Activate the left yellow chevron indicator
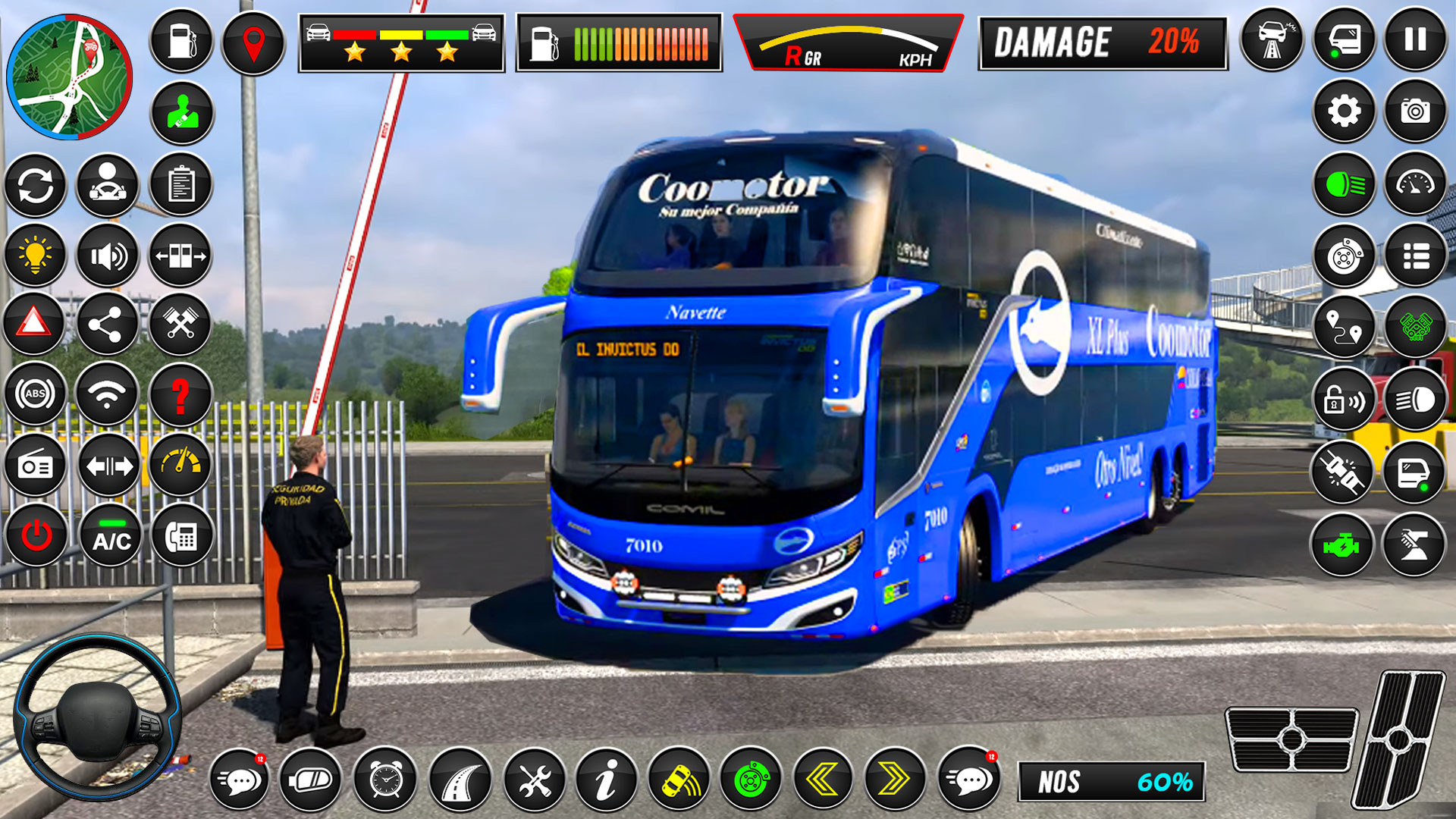This screenshot has height=819, width=1456. coord(823,779)
